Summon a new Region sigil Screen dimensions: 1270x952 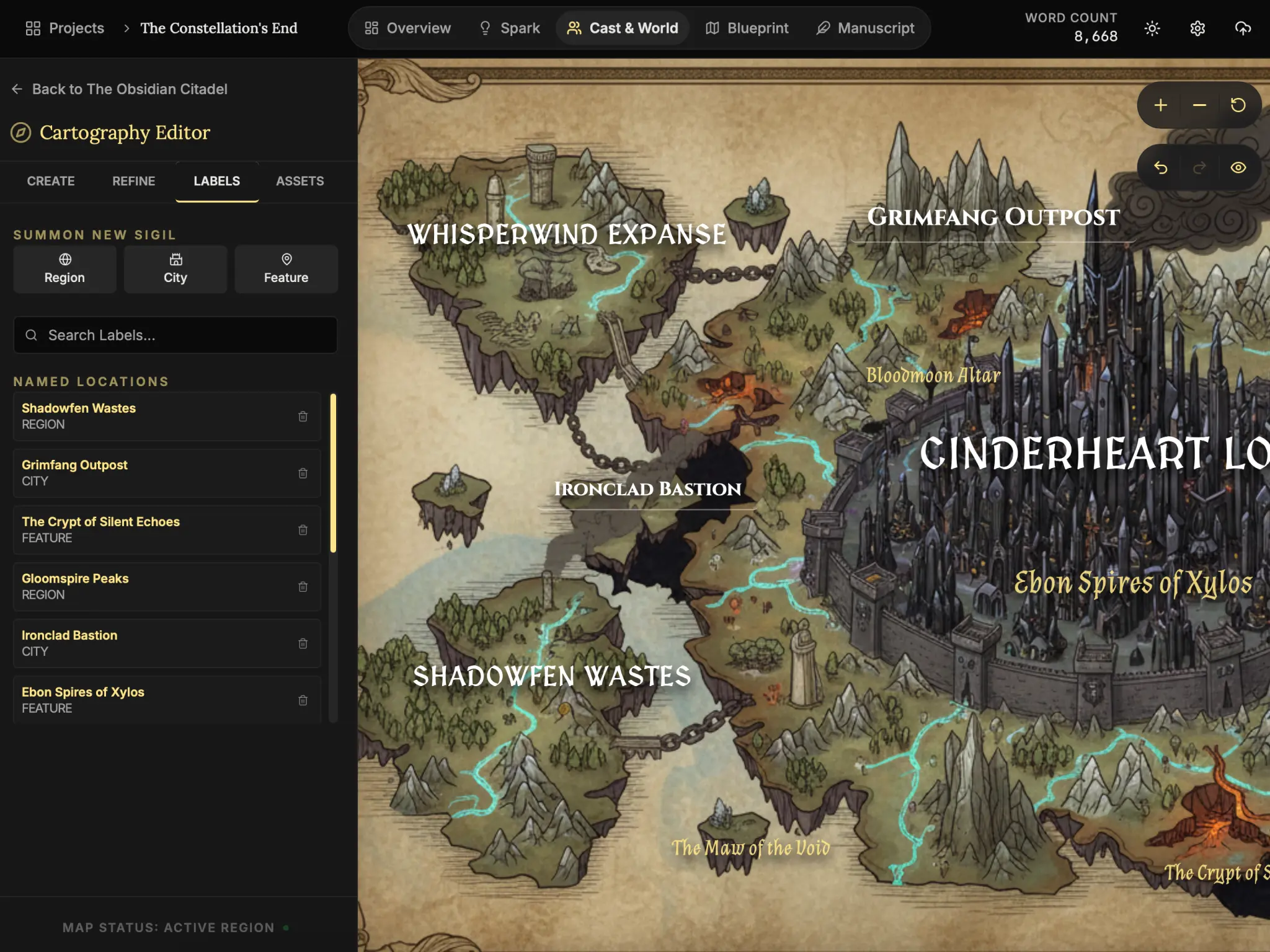[x=64, y=269]
